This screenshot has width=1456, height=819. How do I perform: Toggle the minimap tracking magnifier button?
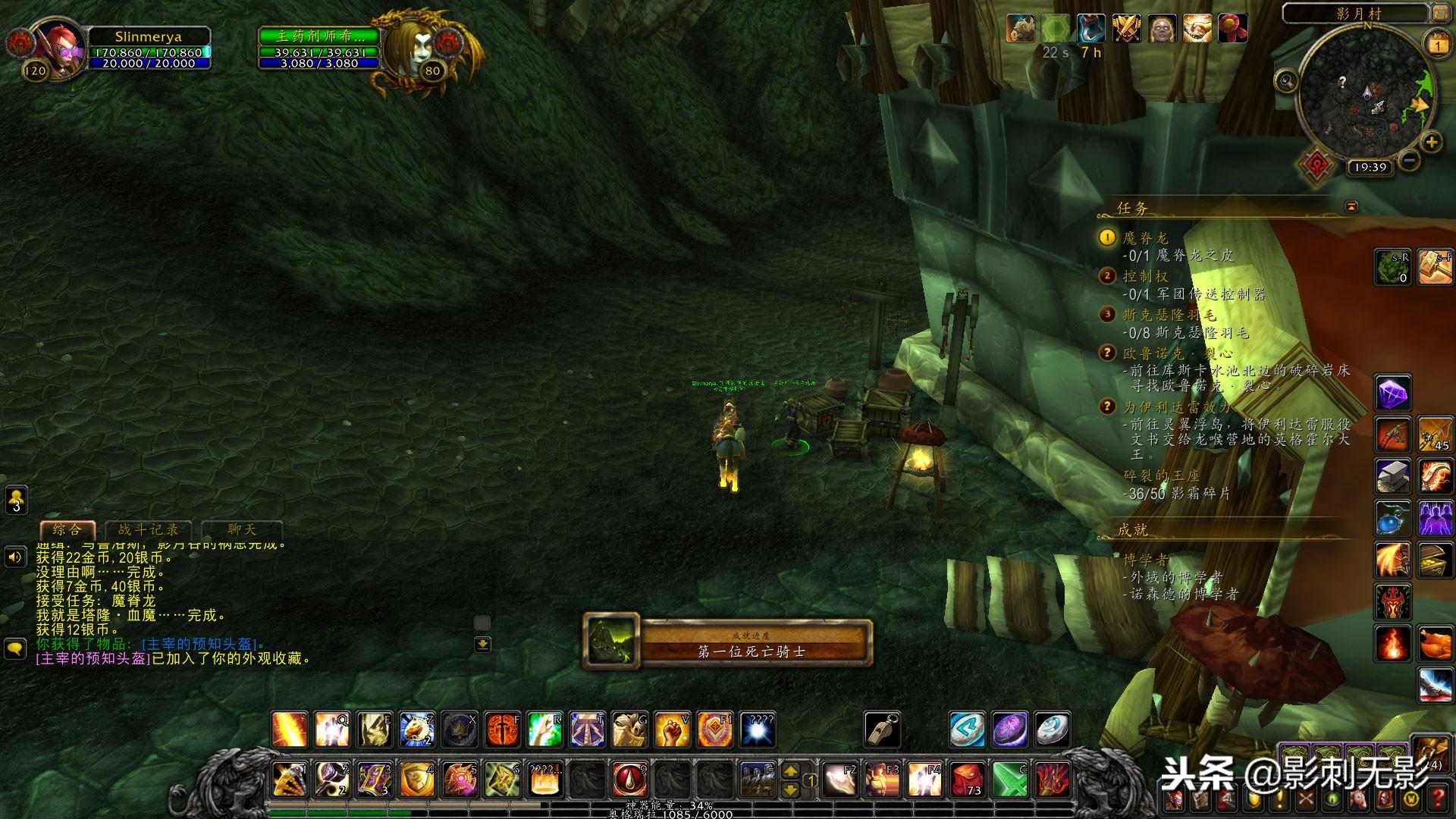coord(1286,80)
